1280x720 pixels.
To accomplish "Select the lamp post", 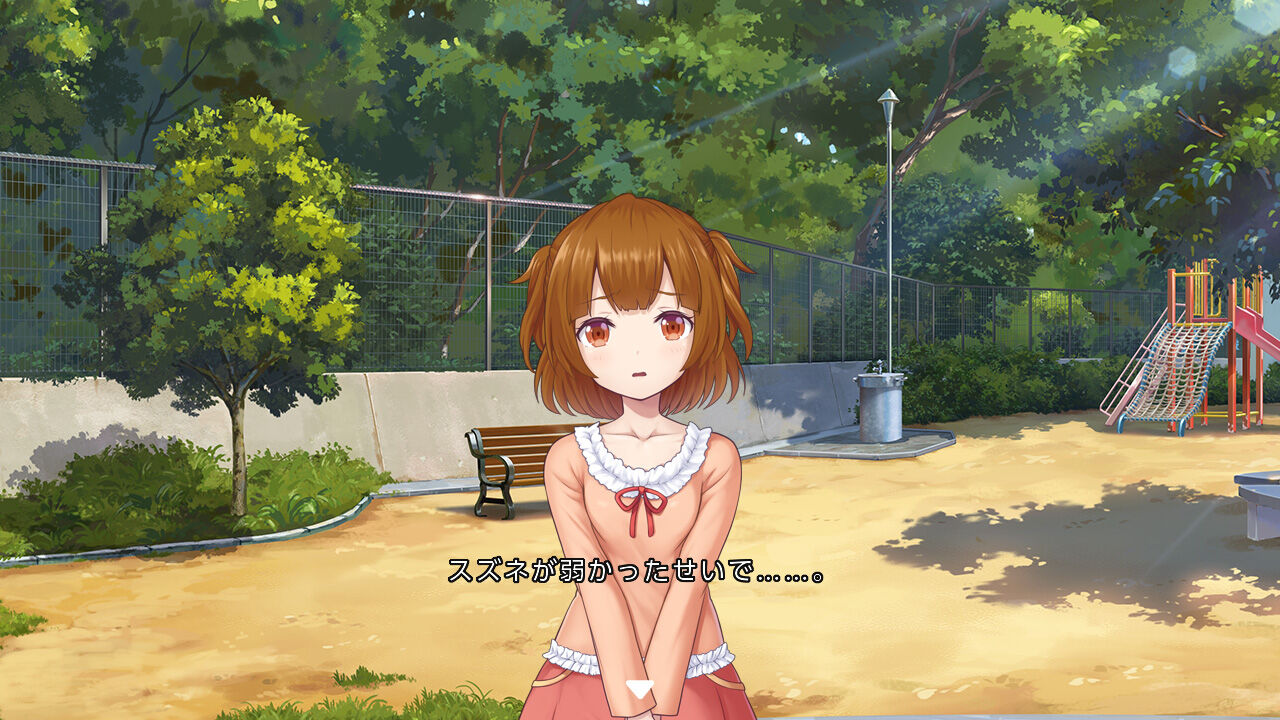I will click(888, 230).
